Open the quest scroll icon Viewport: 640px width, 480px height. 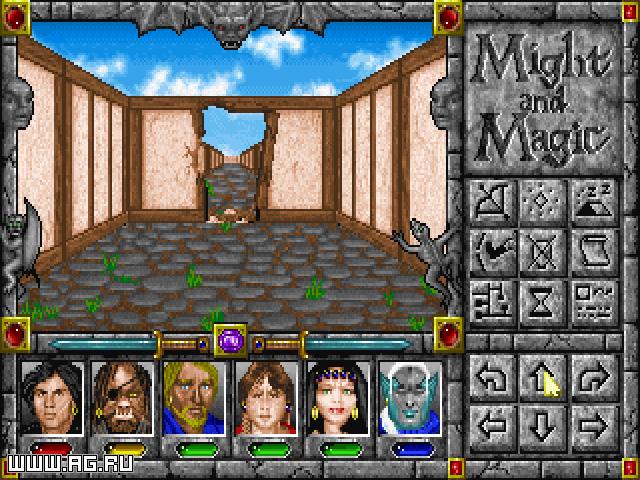[590, 248]
